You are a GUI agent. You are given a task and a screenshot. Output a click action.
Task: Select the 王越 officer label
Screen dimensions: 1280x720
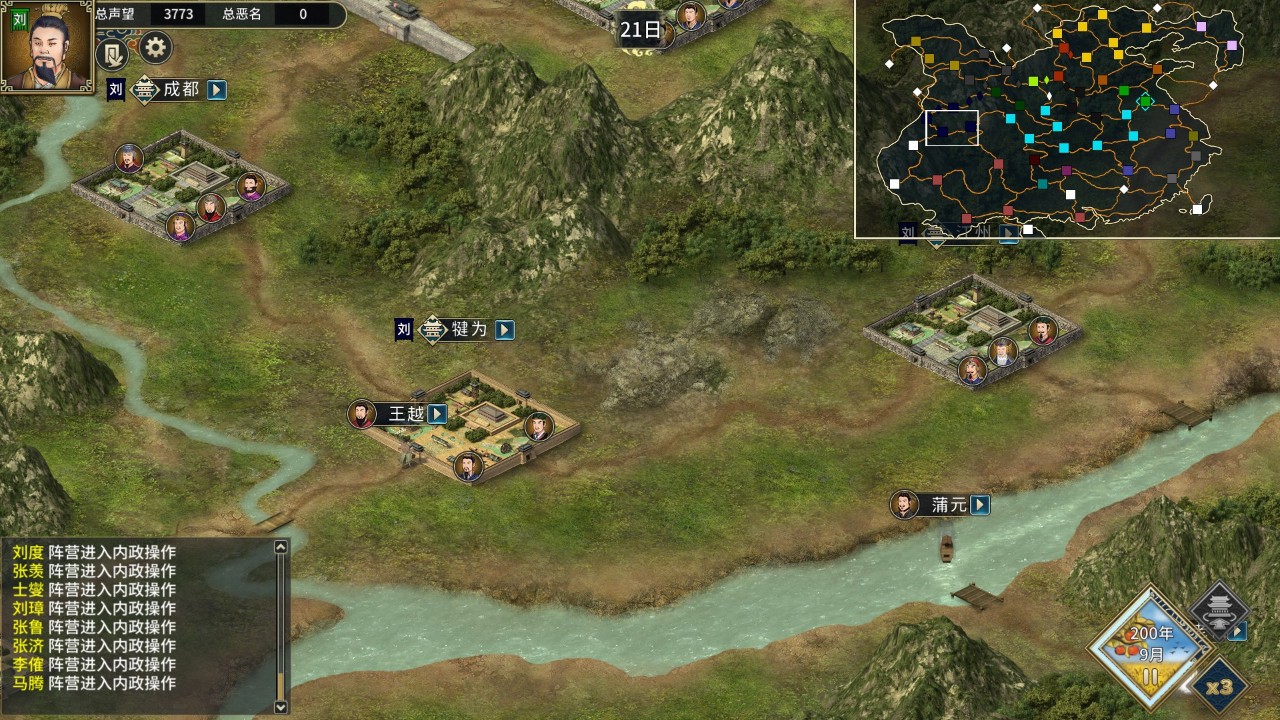click(x=406, y=414)
